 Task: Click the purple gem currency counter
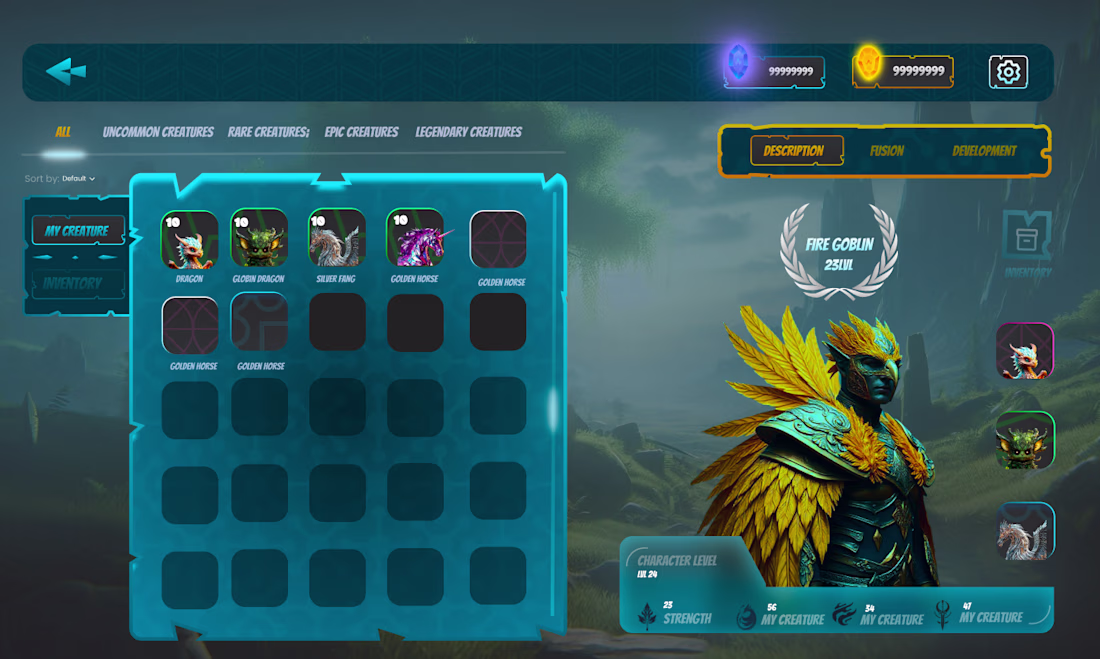click(x=776, y=71)
